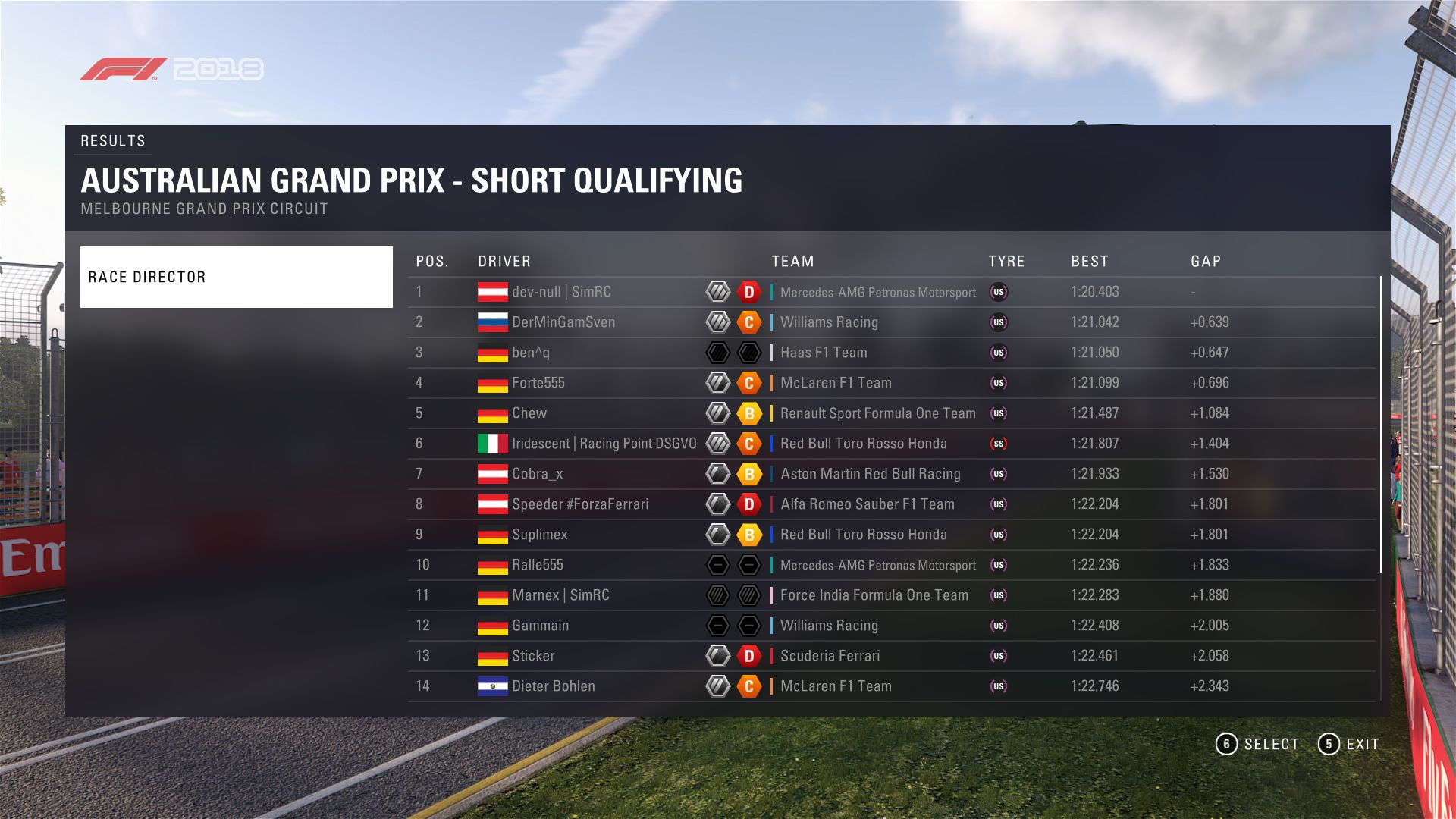Choose the Speeder #ForzaFerrari row
The width and height of the screenshot is (1456, 819).
580,504
